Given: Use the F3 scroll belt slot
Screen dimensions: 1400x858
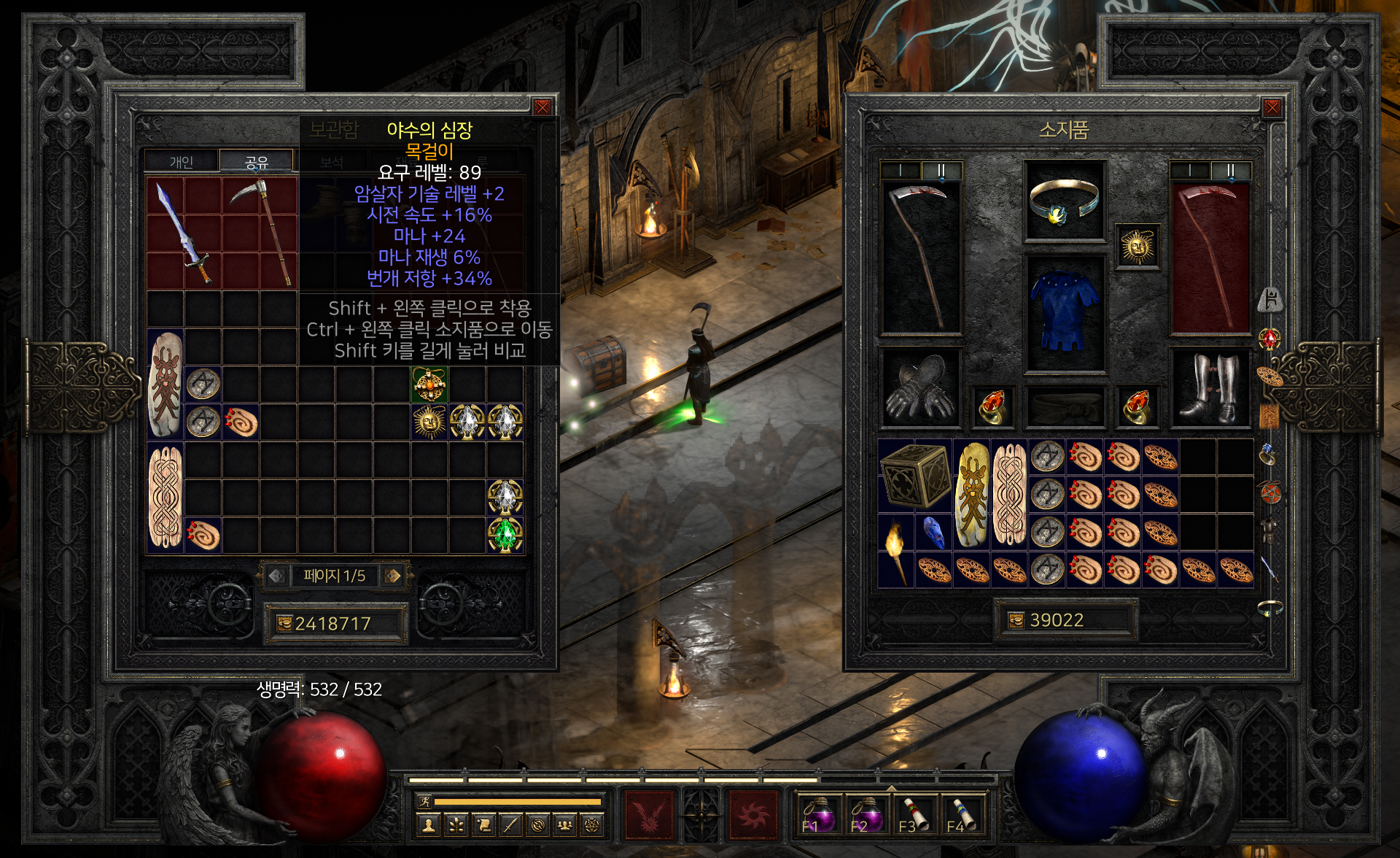Looking at the screenshot, I should pos(914,813).
